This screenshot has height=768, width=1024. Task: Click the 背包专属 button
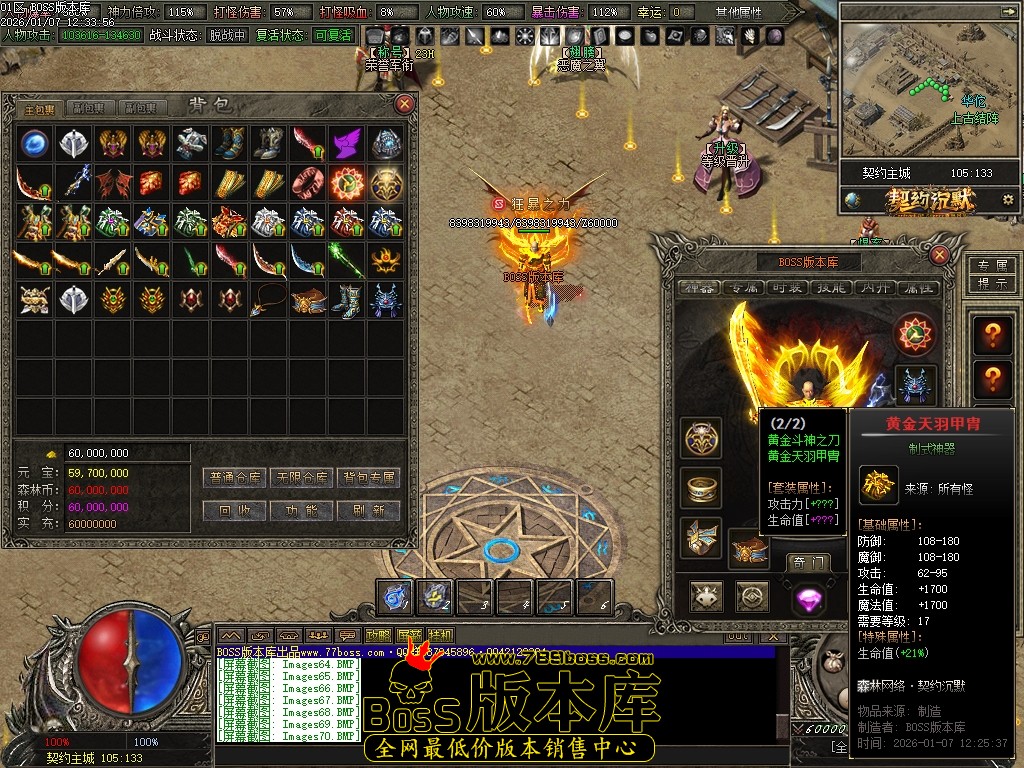pos(369,478)
